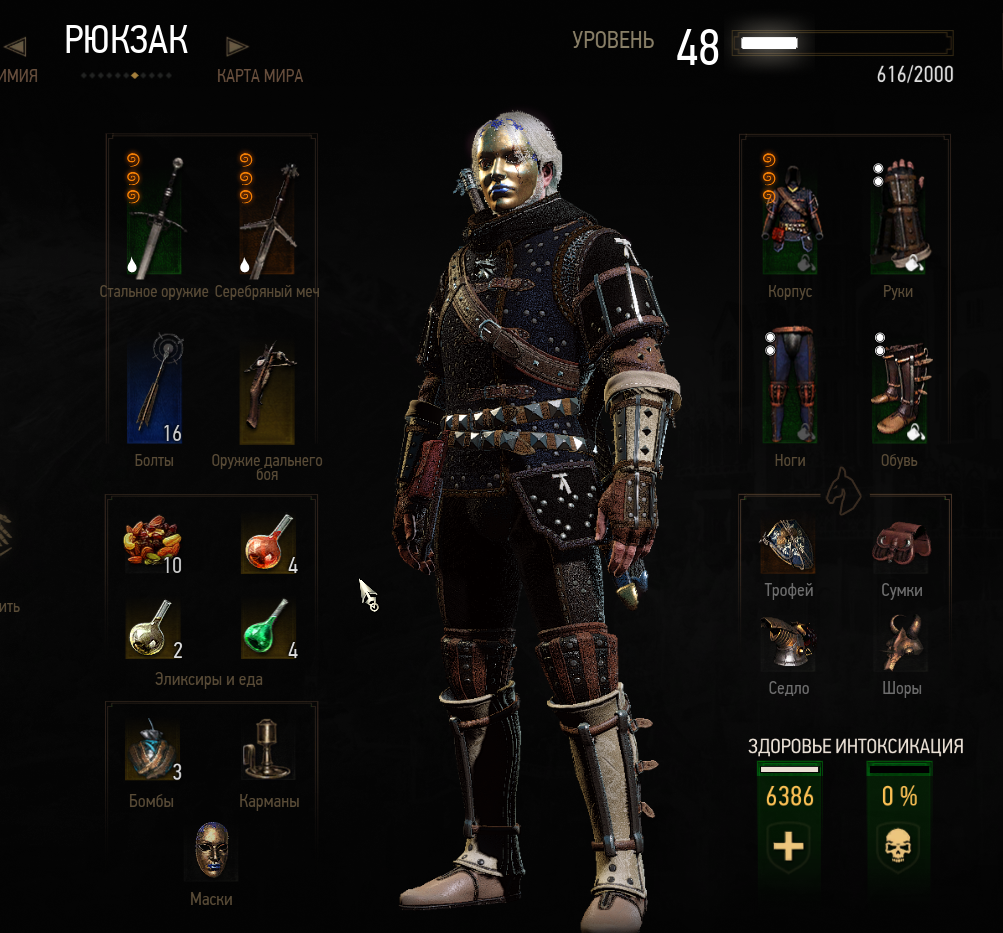This screenshot has width=1003, height=933.
Task: Choose the gauntlets slot
Action: (x=898, y=215)
